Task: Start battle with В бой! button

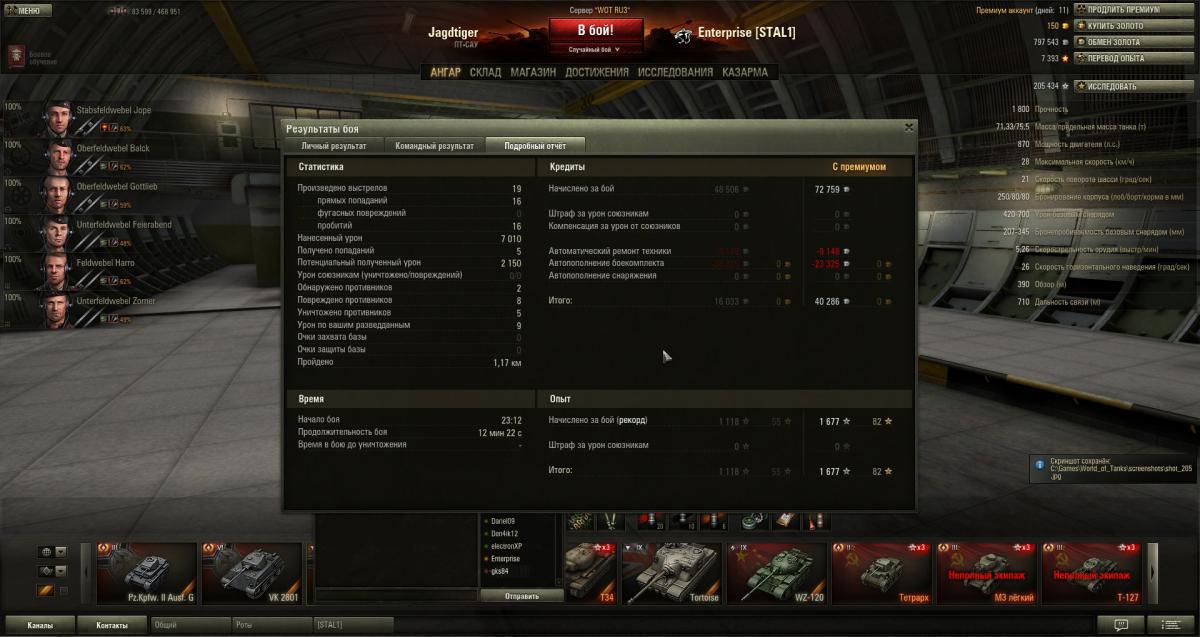Action: (595, 30)
